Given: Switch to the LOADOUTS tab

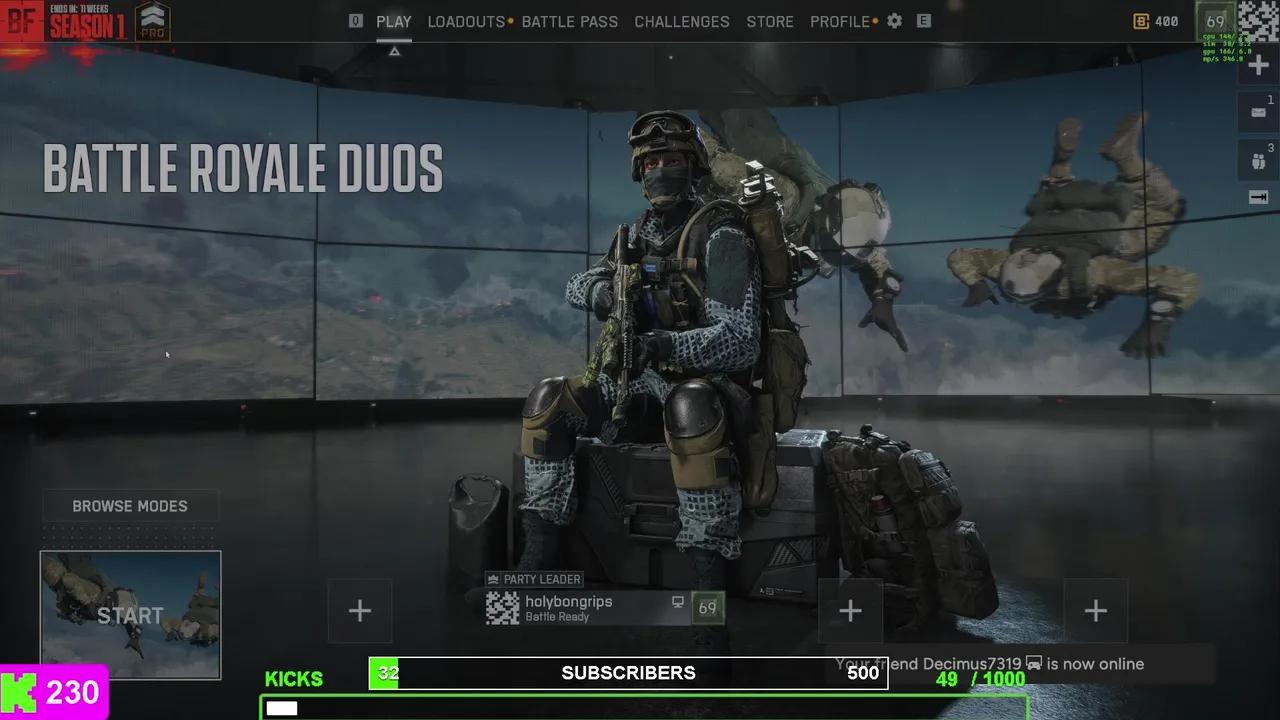Looking at the screenshot, I should coord(464,21).
